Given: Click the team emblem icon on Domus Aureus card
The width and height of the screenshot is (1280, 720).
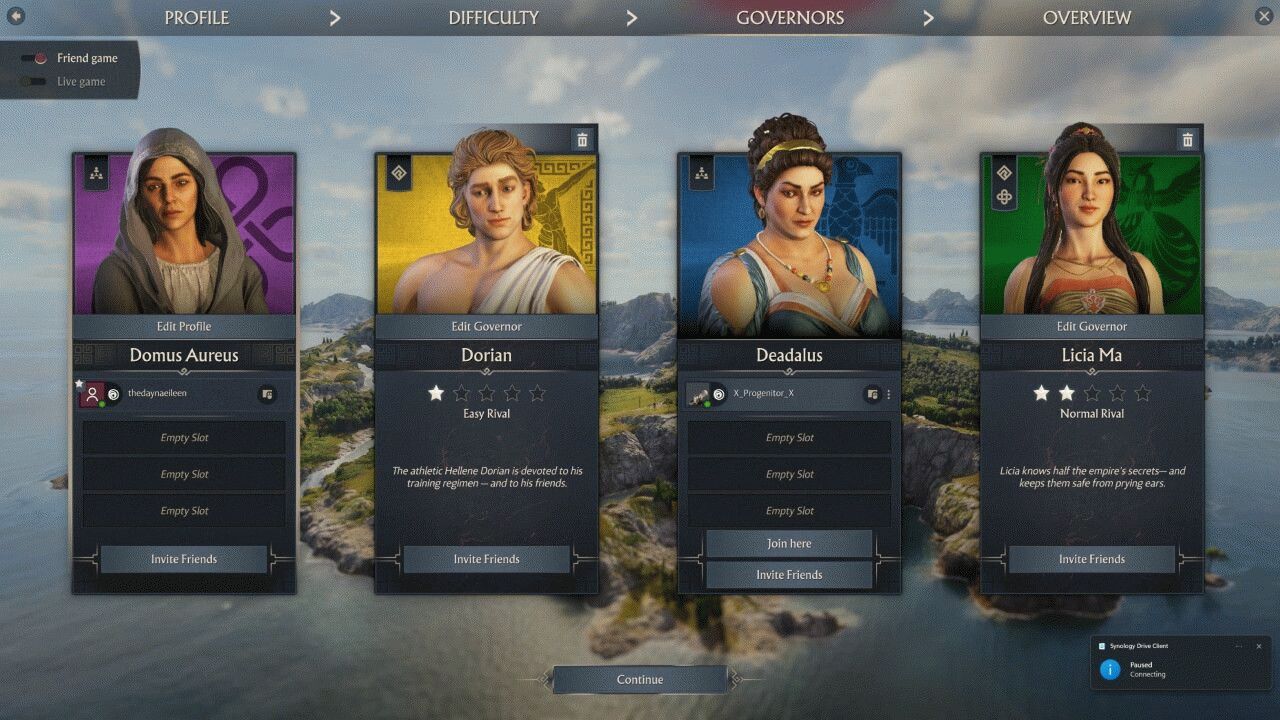Looking at the screenshot, I should (95, 173).
